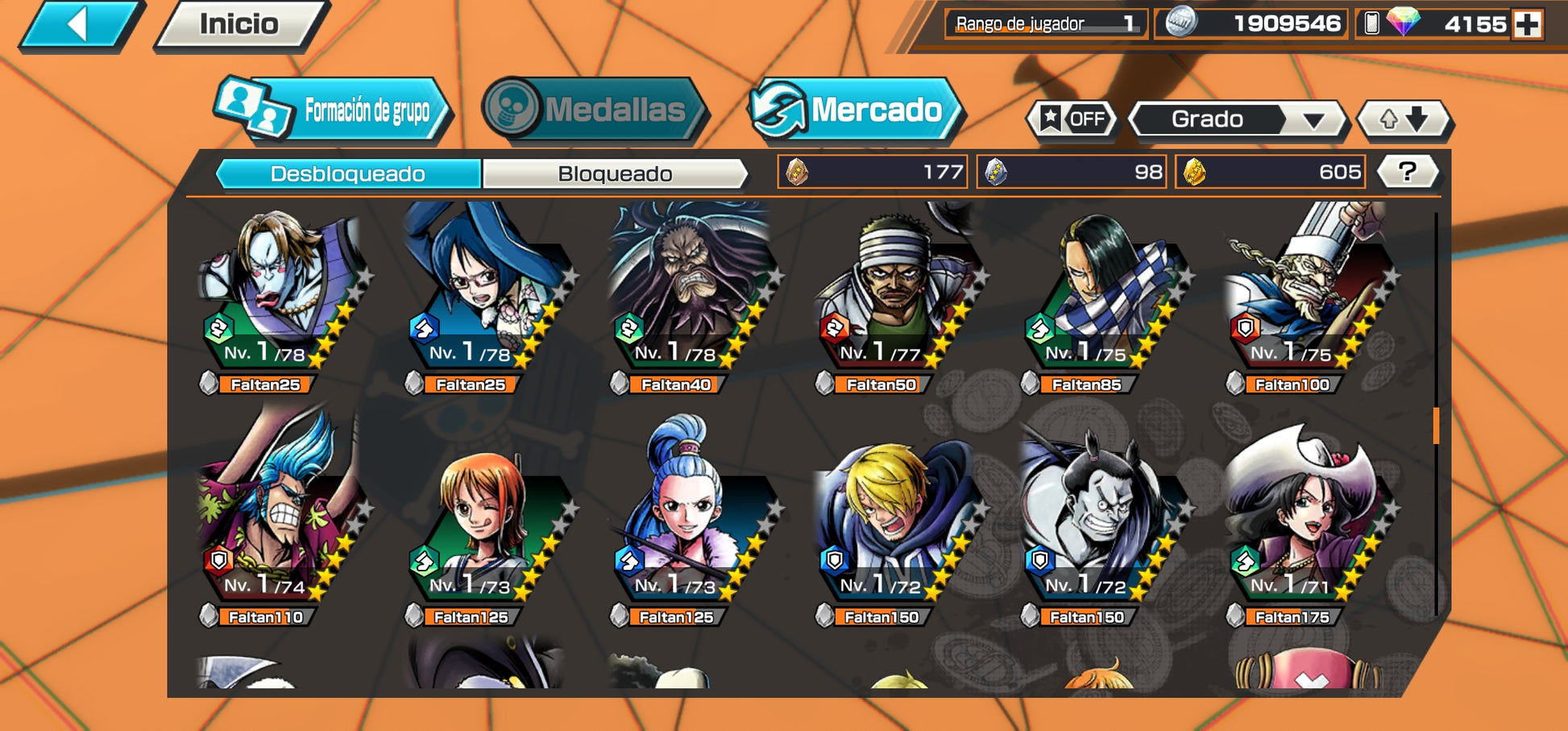Add rainbow diamonds with the plus button
The width and height of the screenshot is (1568, 731).
(1527, 25)
